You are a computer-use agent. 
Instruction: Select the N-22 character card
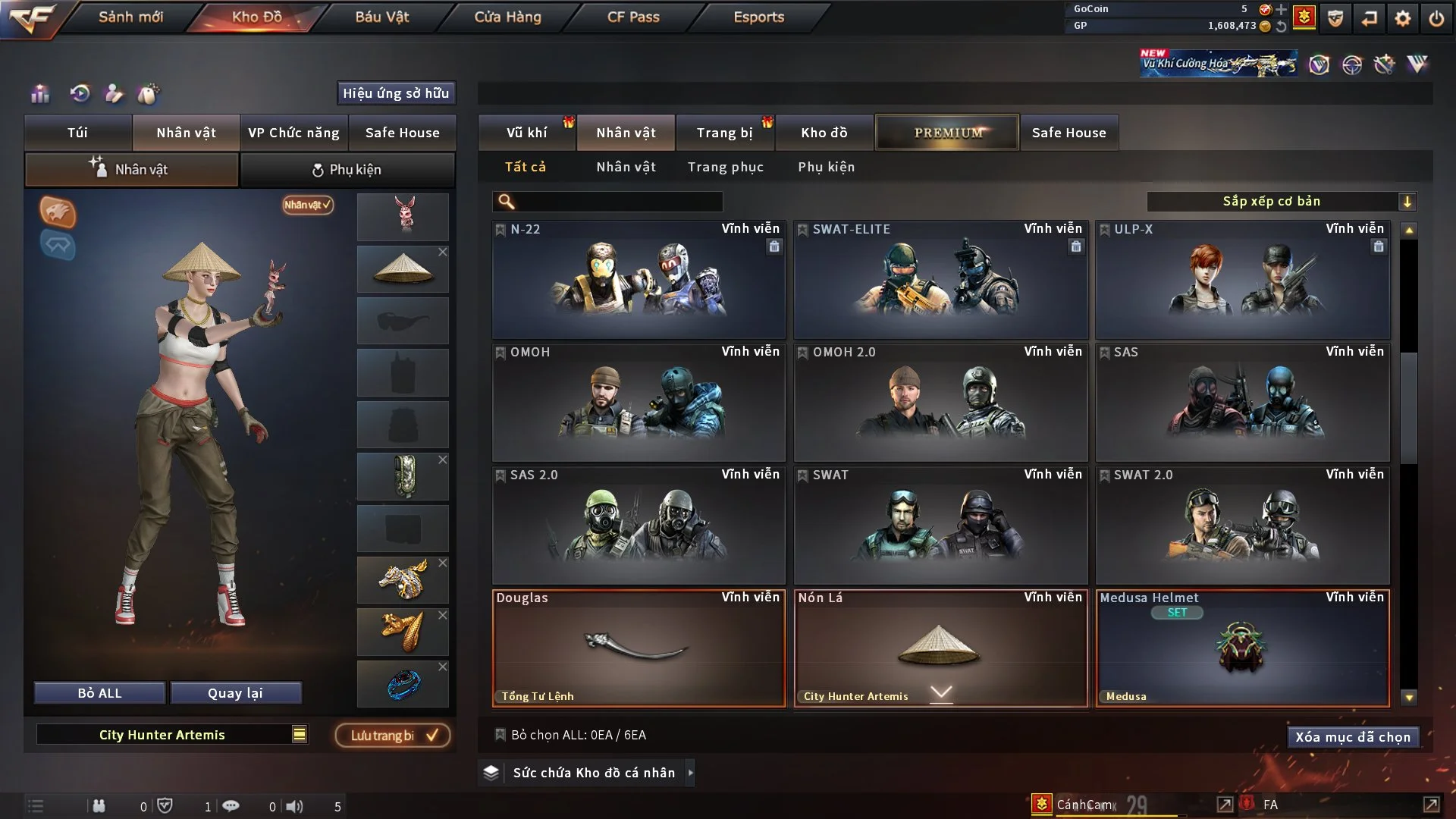coord(639,279)
